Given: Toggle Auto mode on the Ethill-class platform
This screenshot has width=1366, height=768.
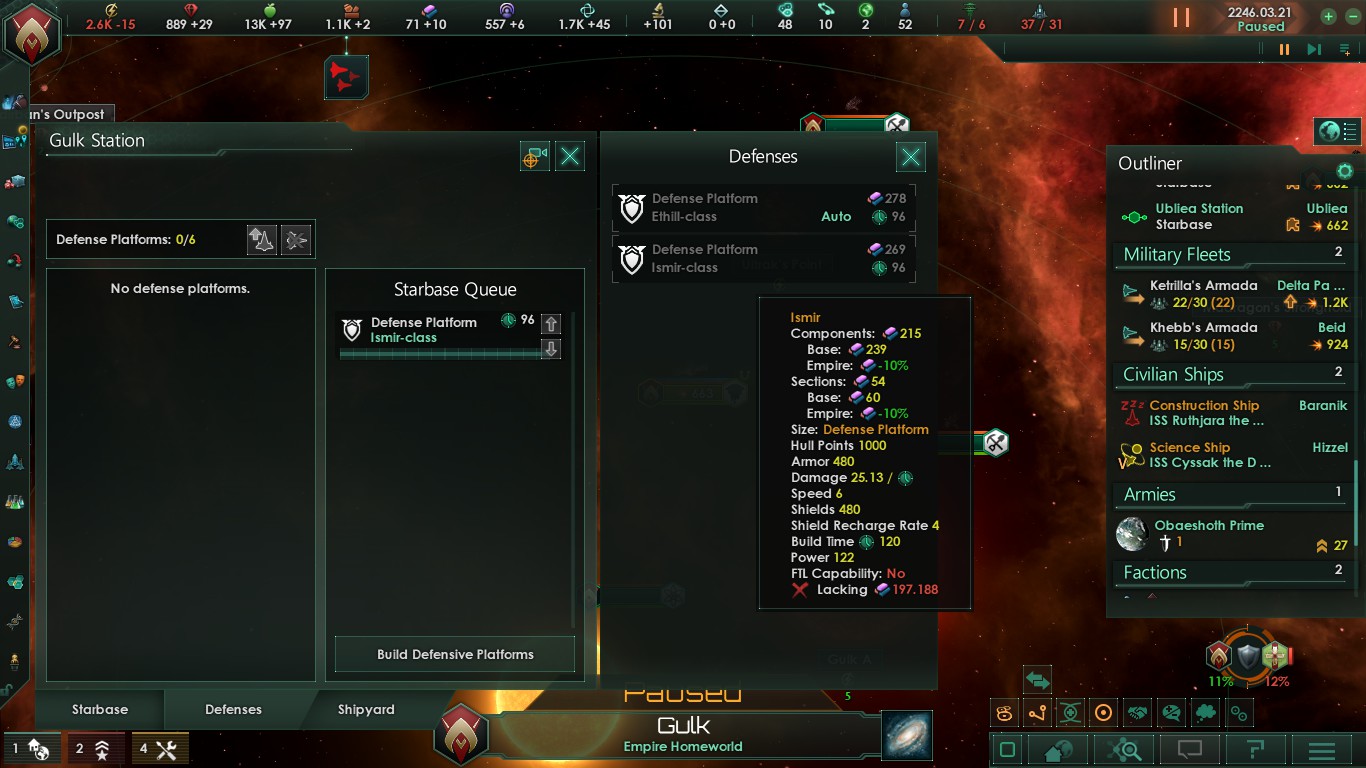Looking at the screenshot, I should click(x=836, y=218).
